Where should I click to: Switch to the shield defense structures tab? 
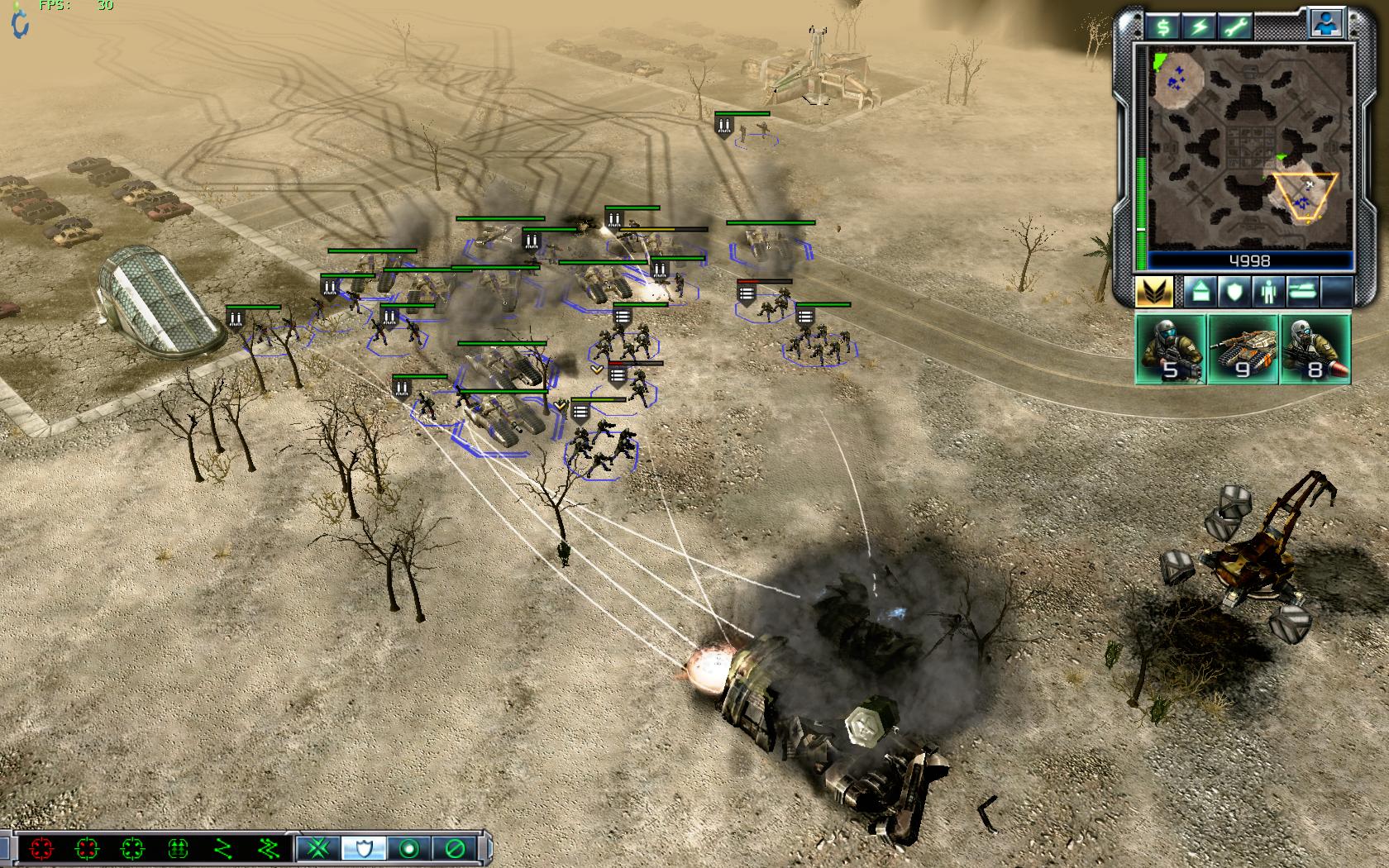pos(1233,293)
